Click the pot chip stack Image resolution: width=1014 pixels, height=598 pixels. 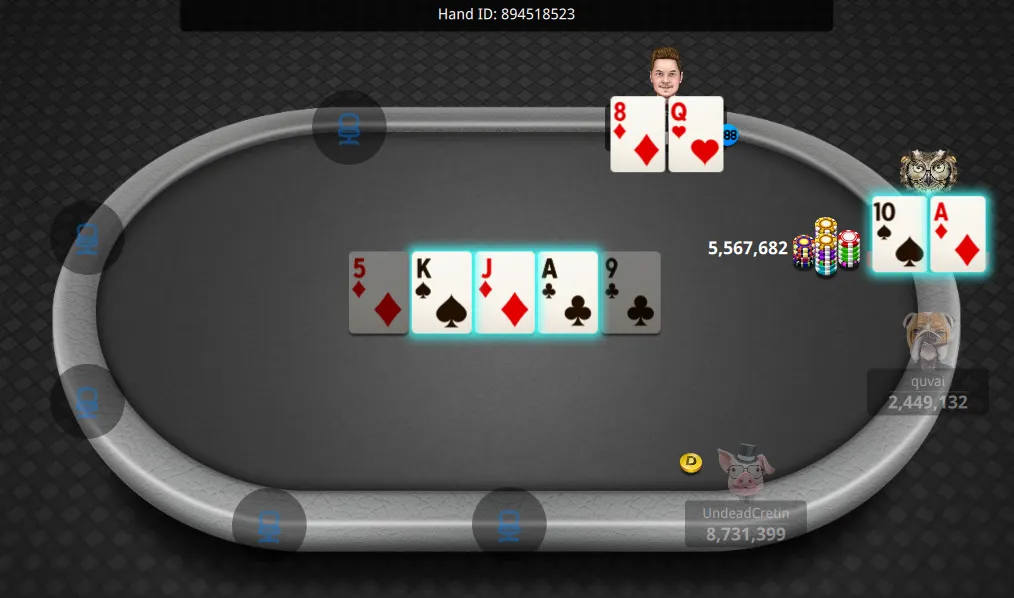coord(826,247)
